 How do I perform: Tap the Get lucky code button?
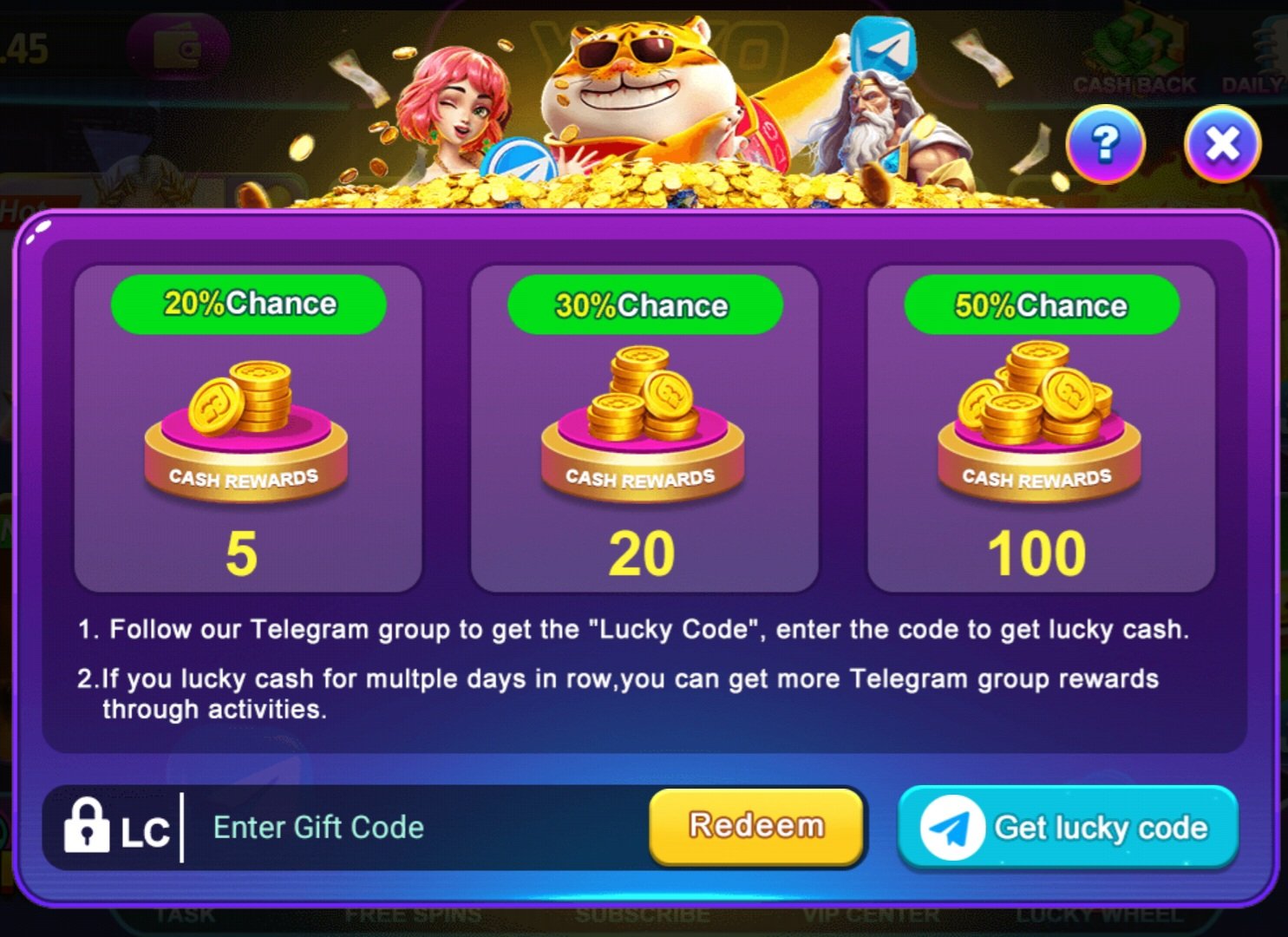1068,828
